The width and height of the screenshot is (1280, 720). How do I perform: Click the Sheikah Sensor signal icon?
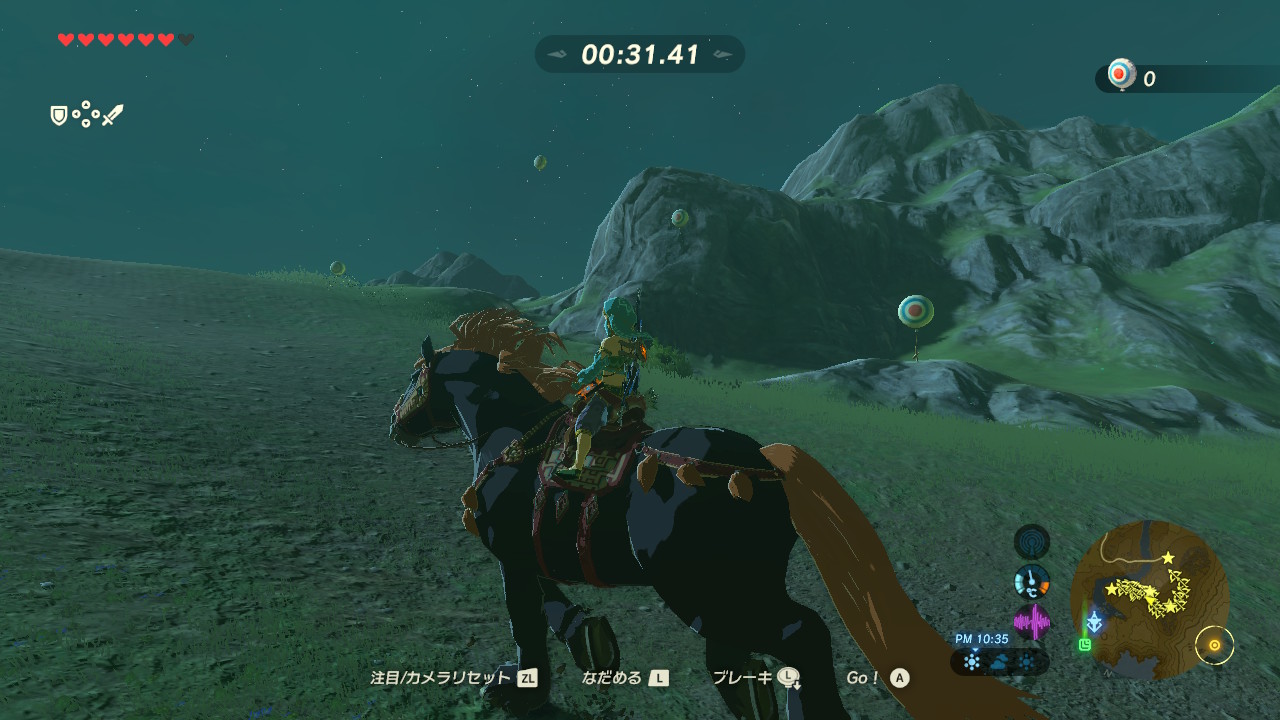coord(1032,542)
